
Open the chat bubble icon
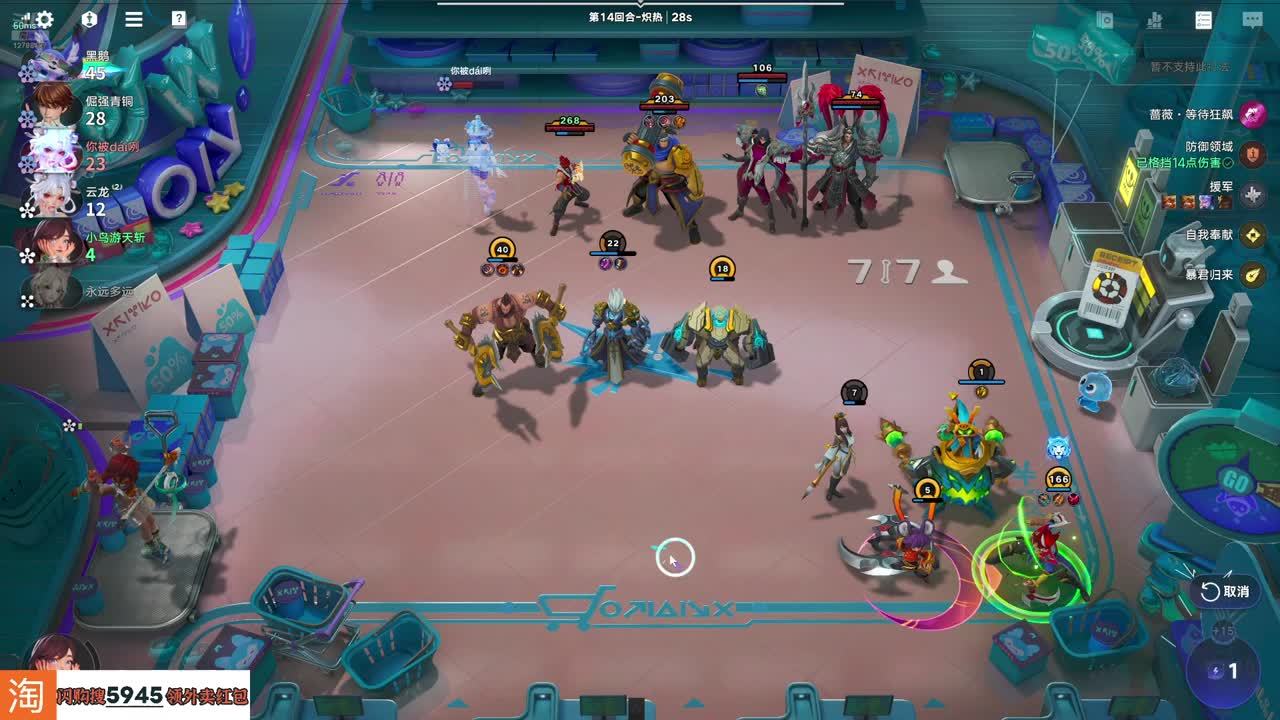pos(1252,20)
